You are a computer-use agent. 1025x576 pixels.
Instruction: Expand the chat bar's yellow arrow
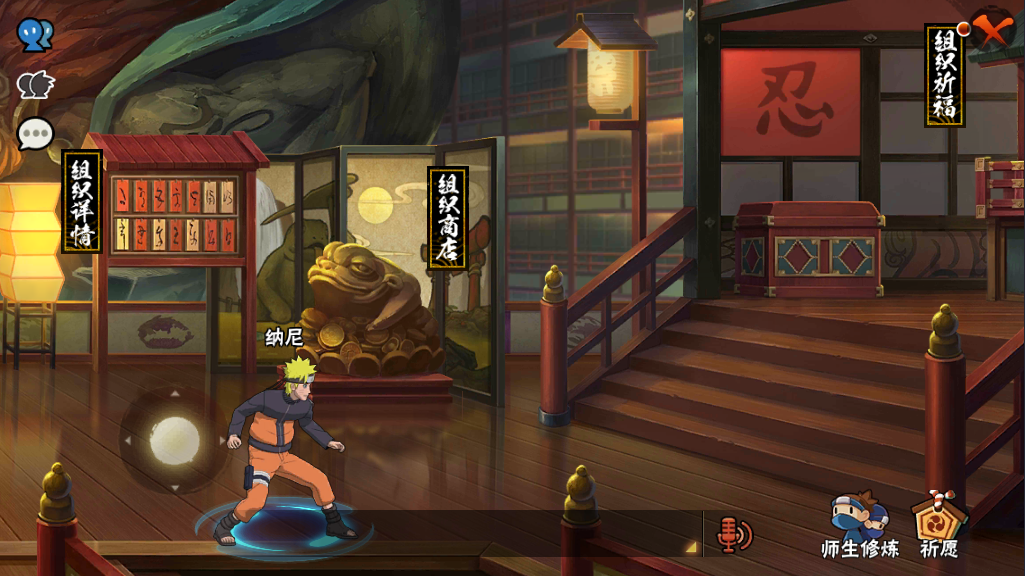click(689, 546)
